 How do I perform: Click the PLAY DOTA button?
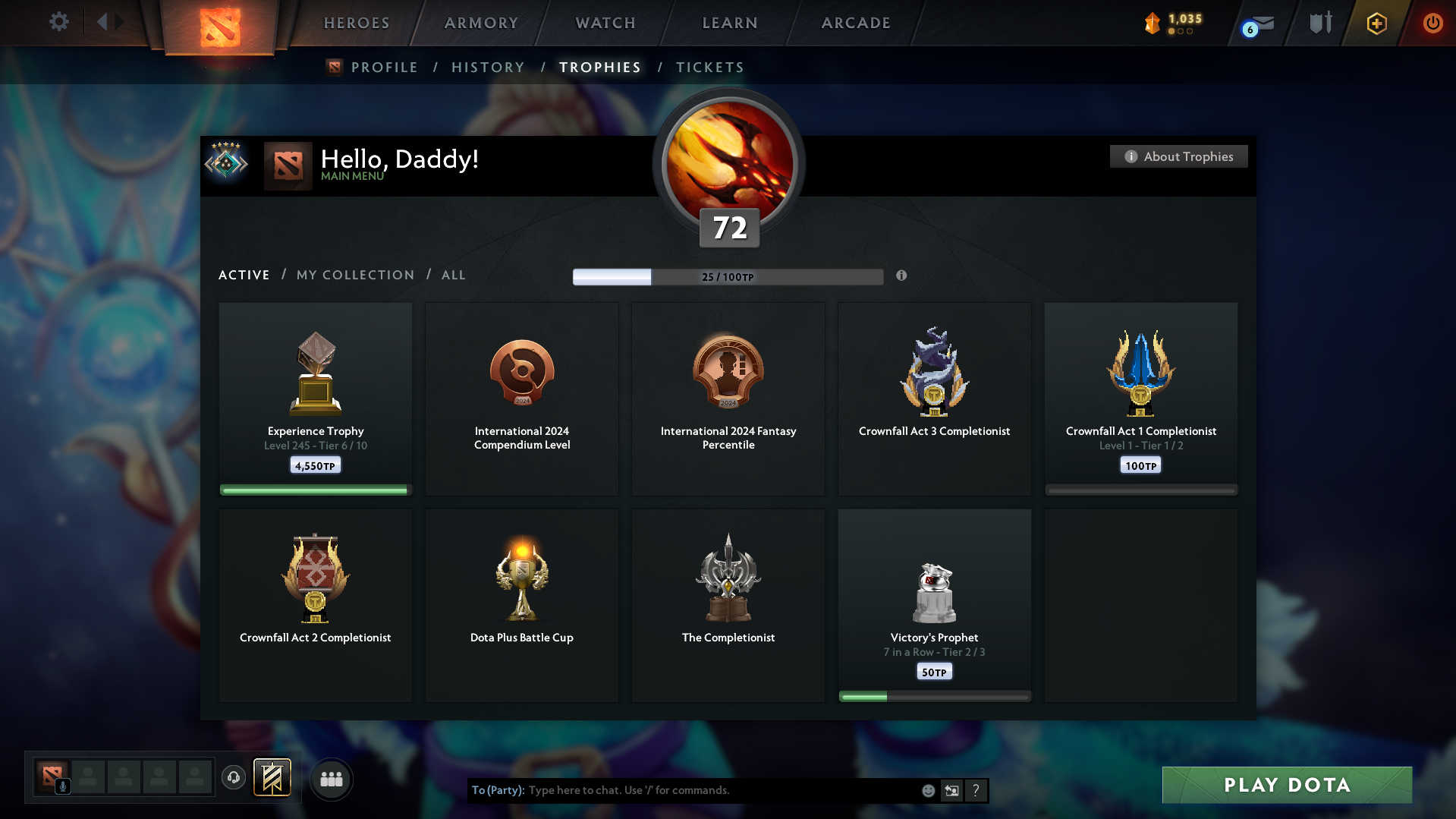pos(1286,785)
